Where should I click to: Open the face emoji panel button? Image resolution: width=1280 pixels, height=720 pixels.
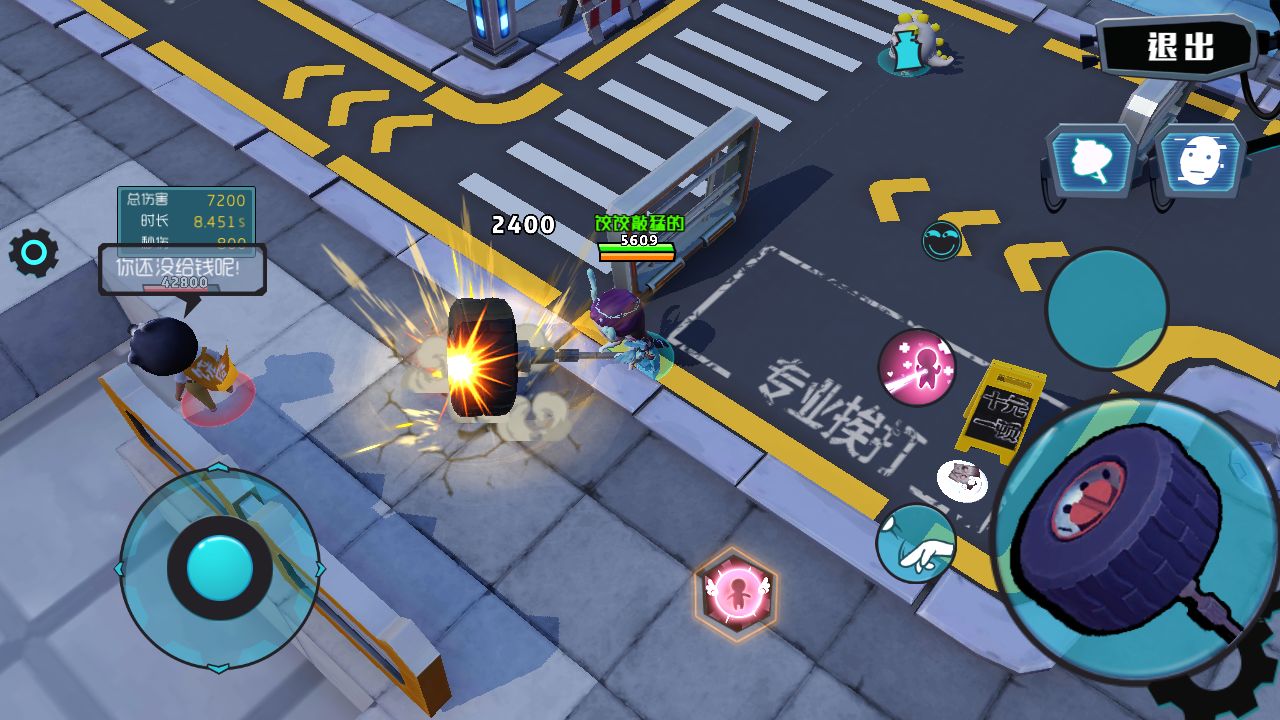(1199, 160)
